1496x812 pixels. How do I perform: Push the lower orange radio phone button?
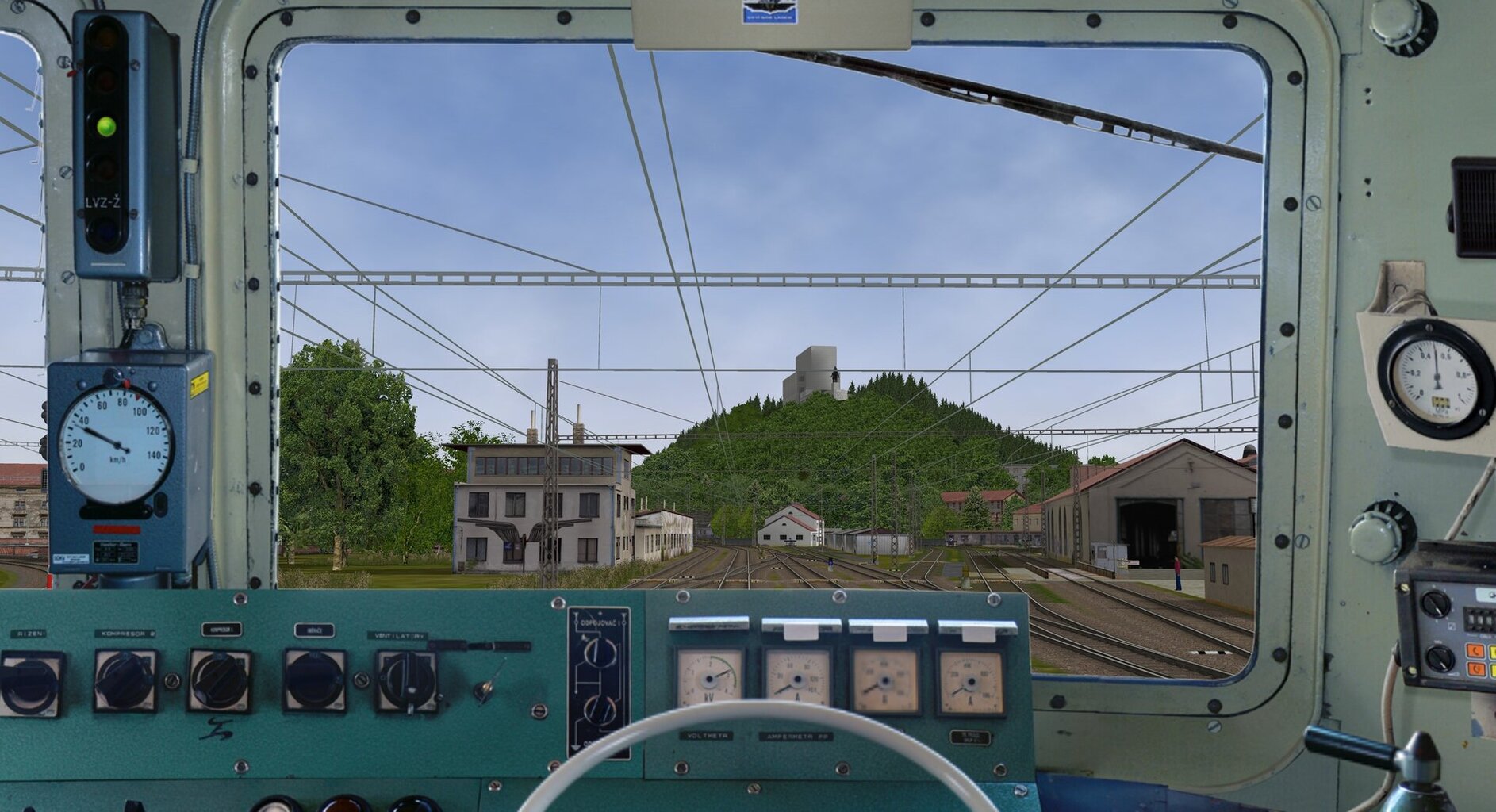pyautogui.click(x=1477, y=670)
